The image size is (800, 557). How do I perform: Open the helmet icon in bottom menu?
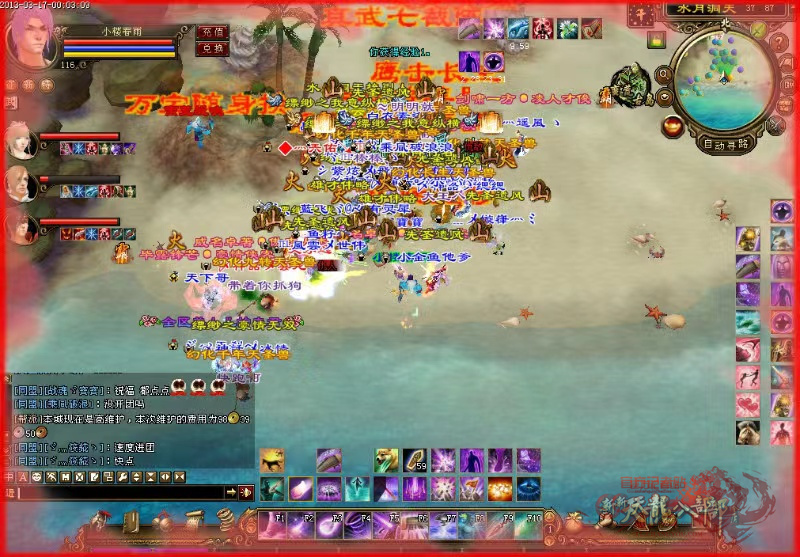pos(102,521)
